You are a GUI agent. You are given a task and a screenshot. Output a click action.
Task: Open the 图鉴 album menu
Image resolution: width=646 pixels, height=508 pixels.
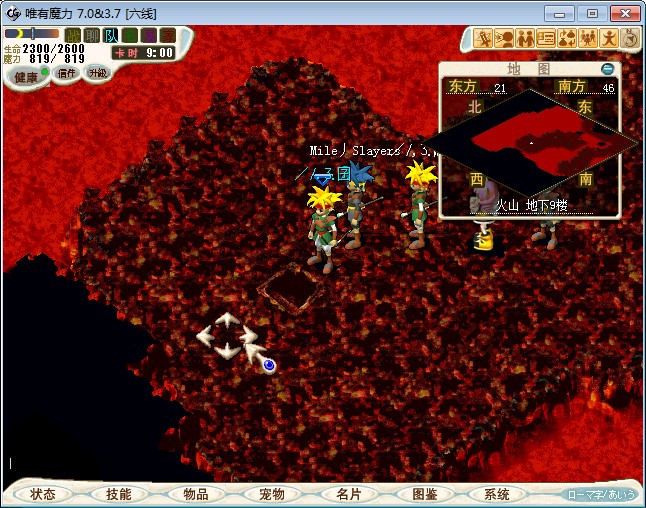click(x=424, y=494)
